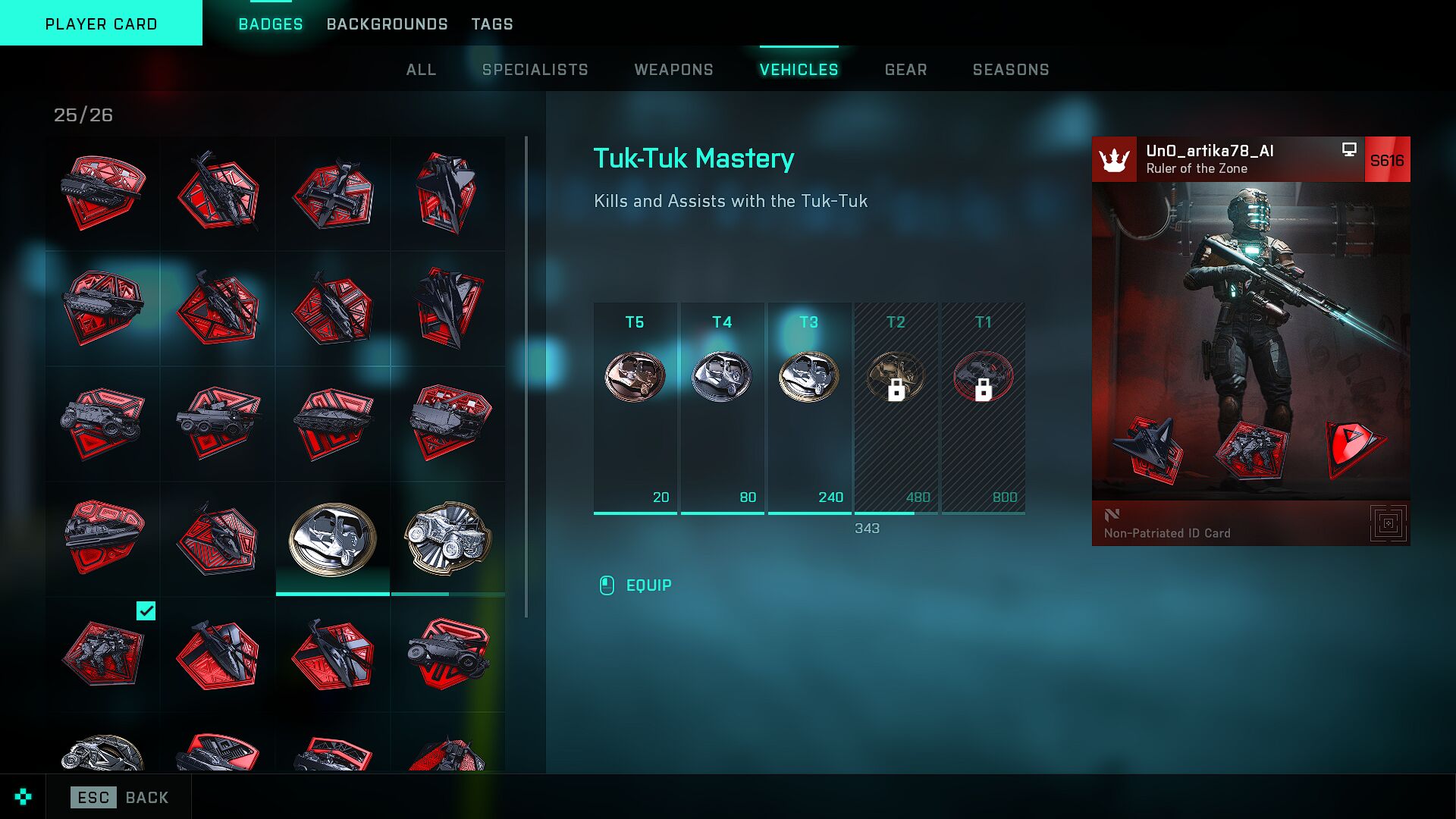Switch to the Weapons badge category
Screen dimensions: 1456x819
673,70
